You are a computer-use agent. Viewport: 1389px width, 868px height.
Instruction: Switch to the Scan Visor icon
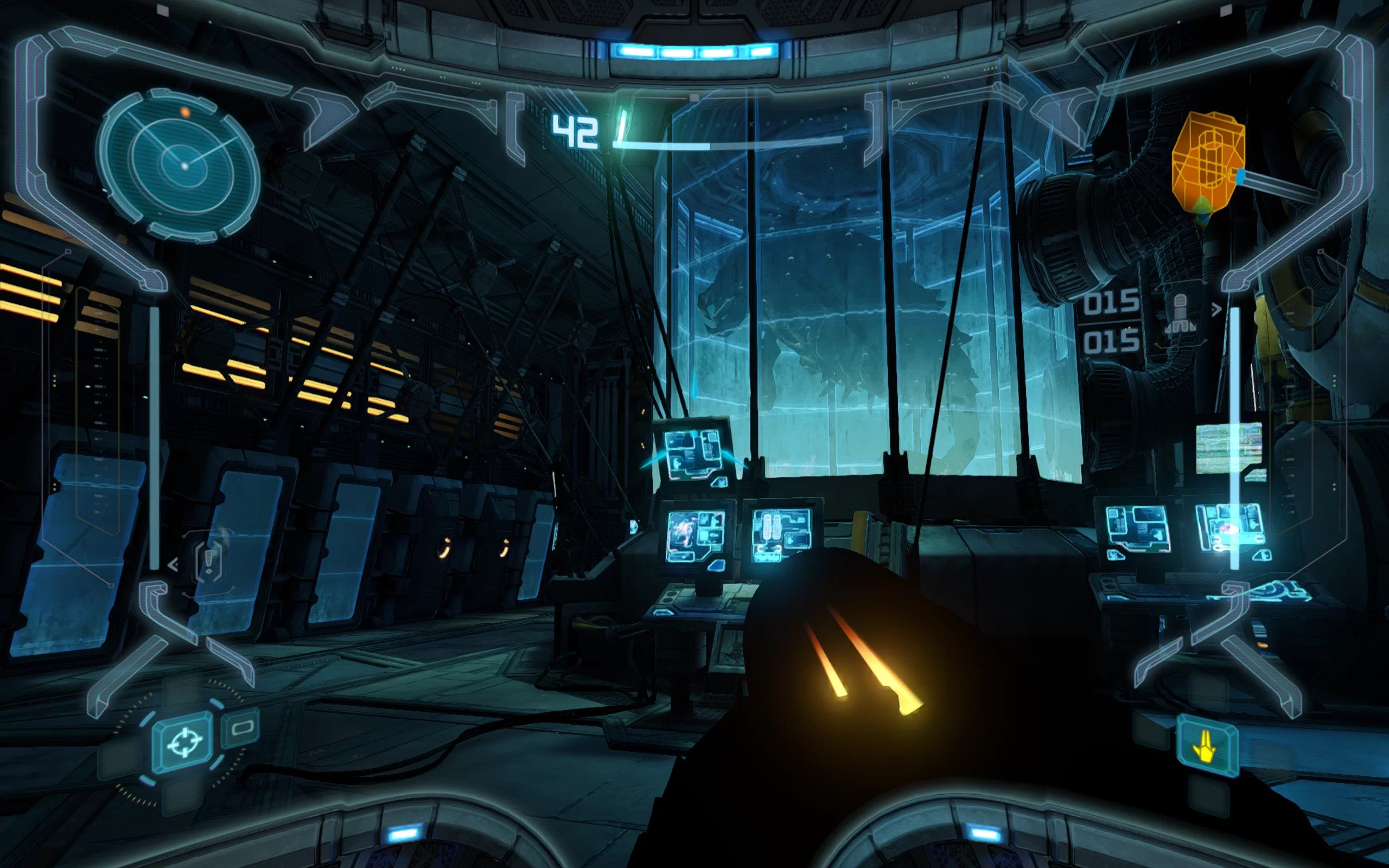pos(241,729)
